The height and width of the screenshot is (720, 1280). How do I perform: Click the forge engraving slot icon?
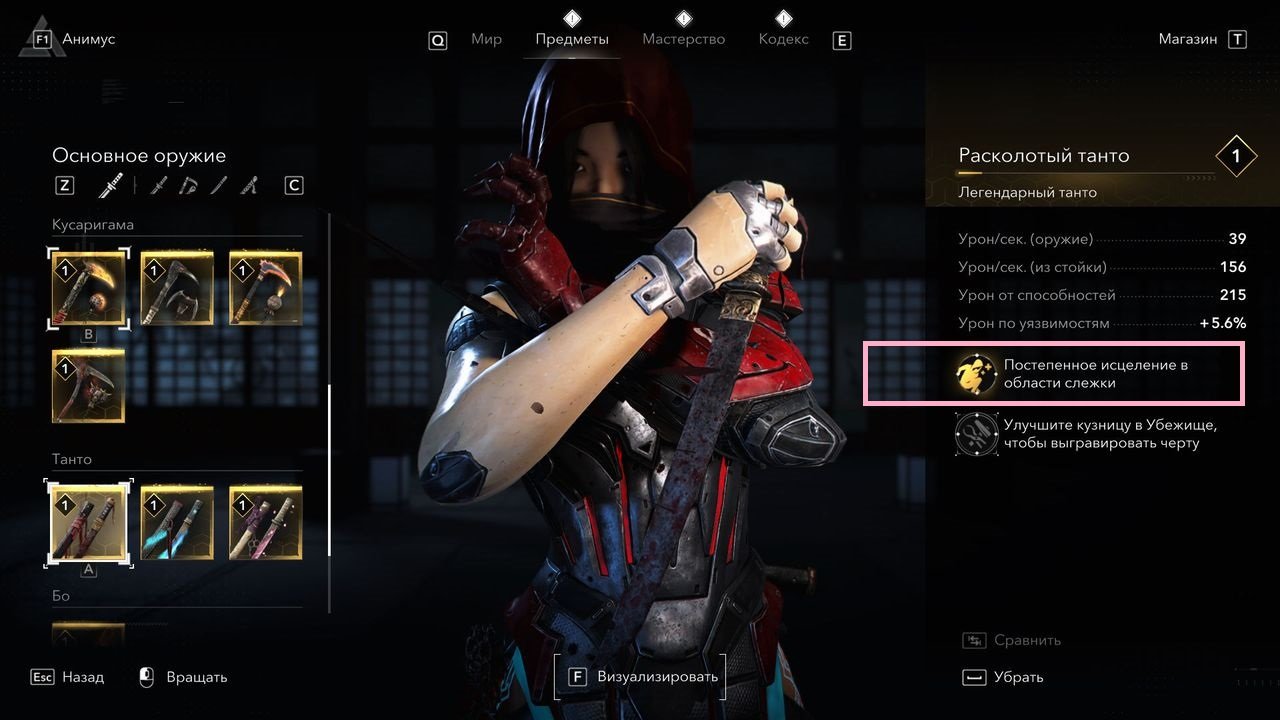click(x=974, y=434)
